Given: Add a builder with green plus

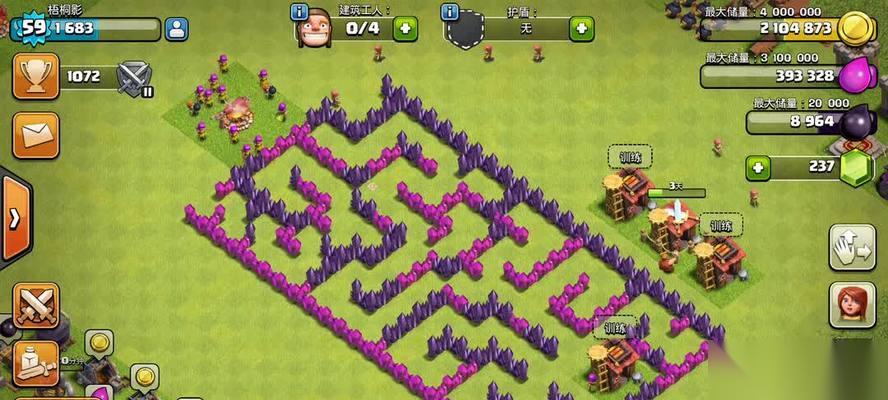Looking at the screenshot, I should point(404,28).
